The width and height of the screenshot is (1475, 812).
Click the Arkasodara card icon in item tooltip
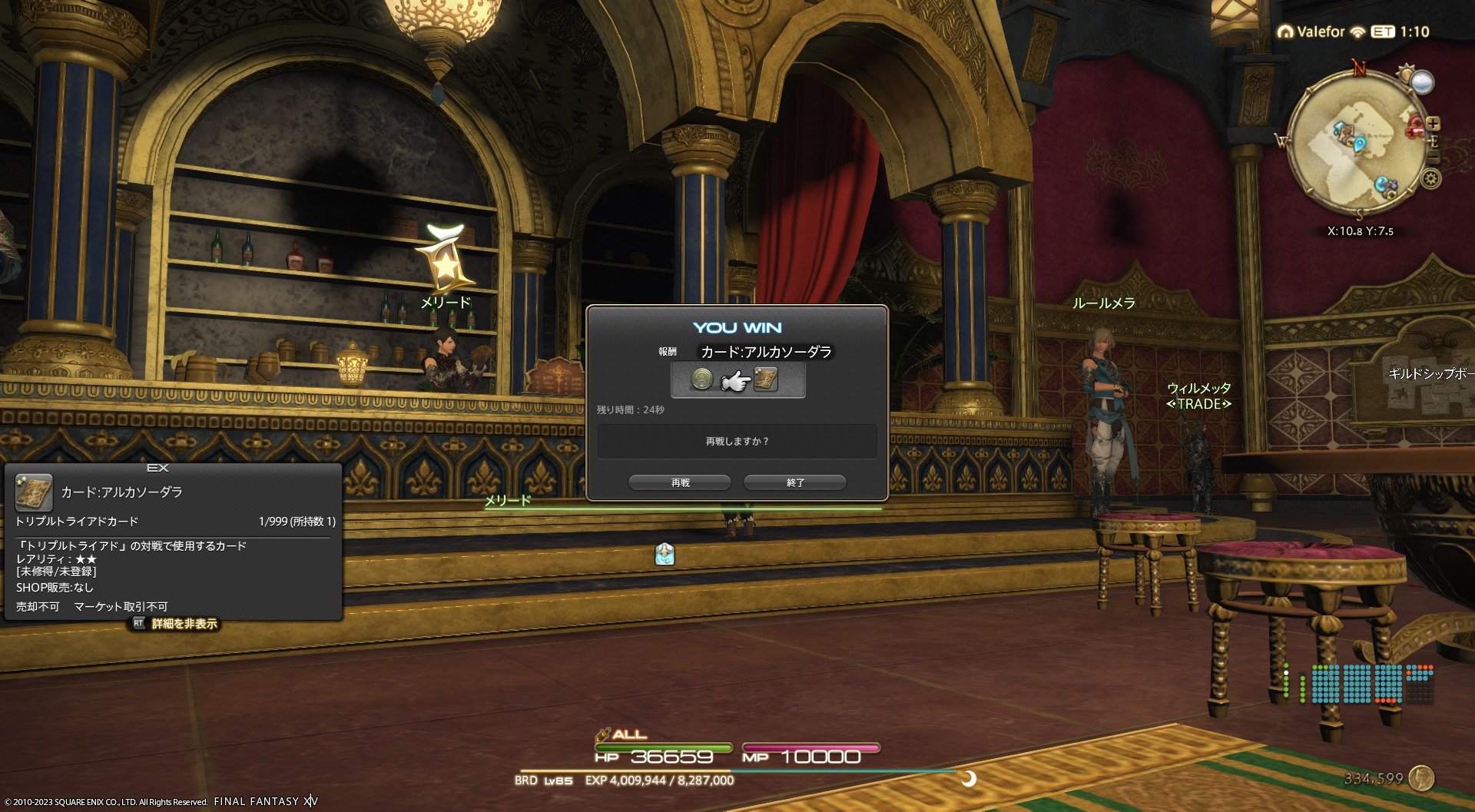click(x=34, y=492)
